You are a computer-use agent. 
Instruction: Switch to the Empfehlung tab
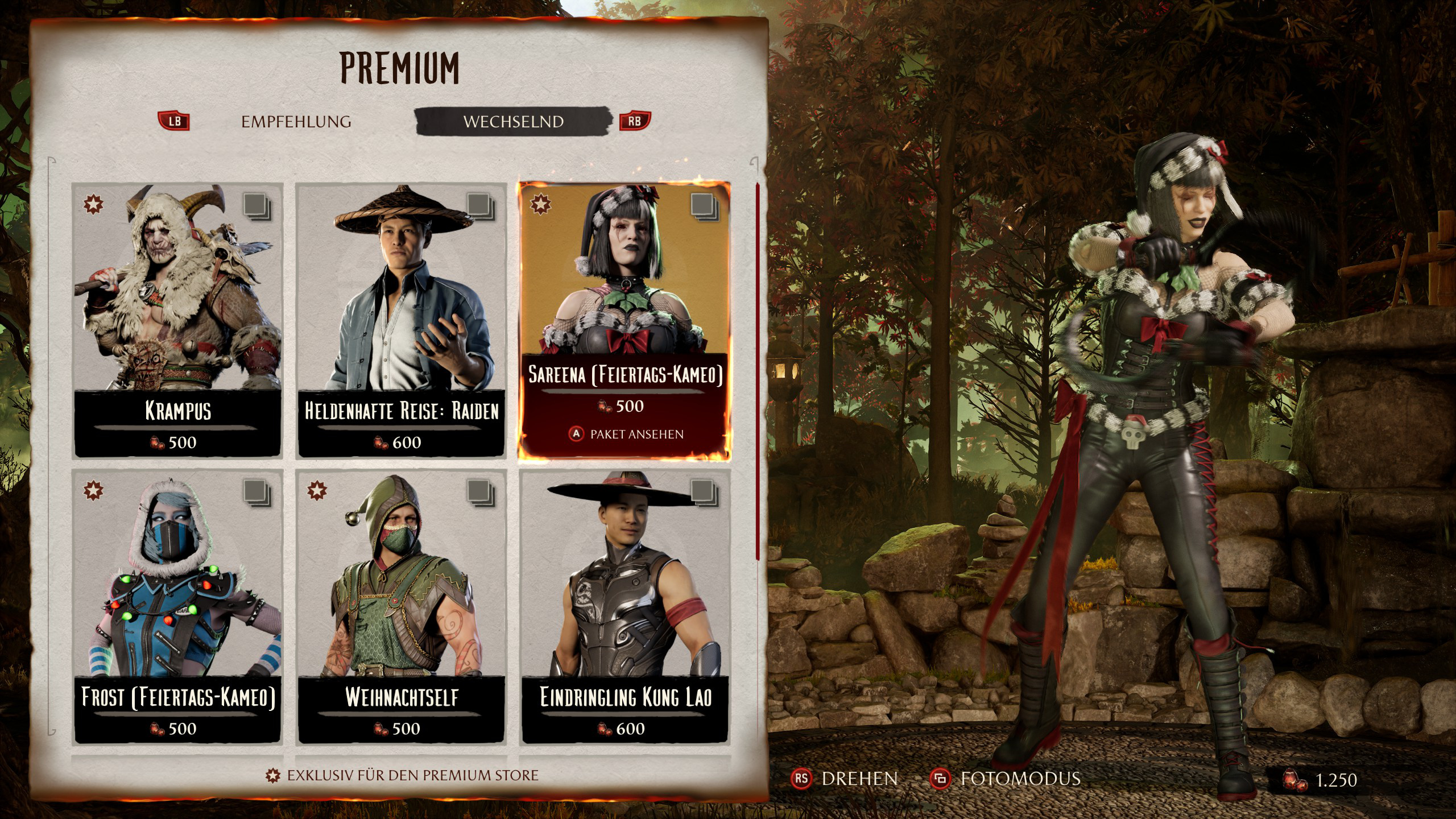coord(296,122)
